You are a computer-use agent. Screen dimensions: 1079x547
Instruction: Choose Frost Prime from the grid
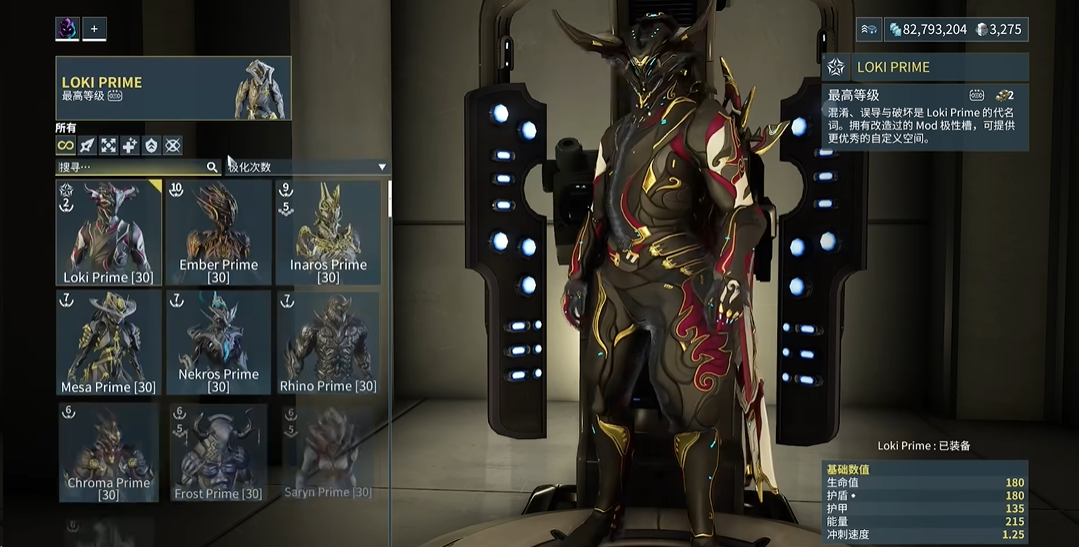[x=218, y=452]
